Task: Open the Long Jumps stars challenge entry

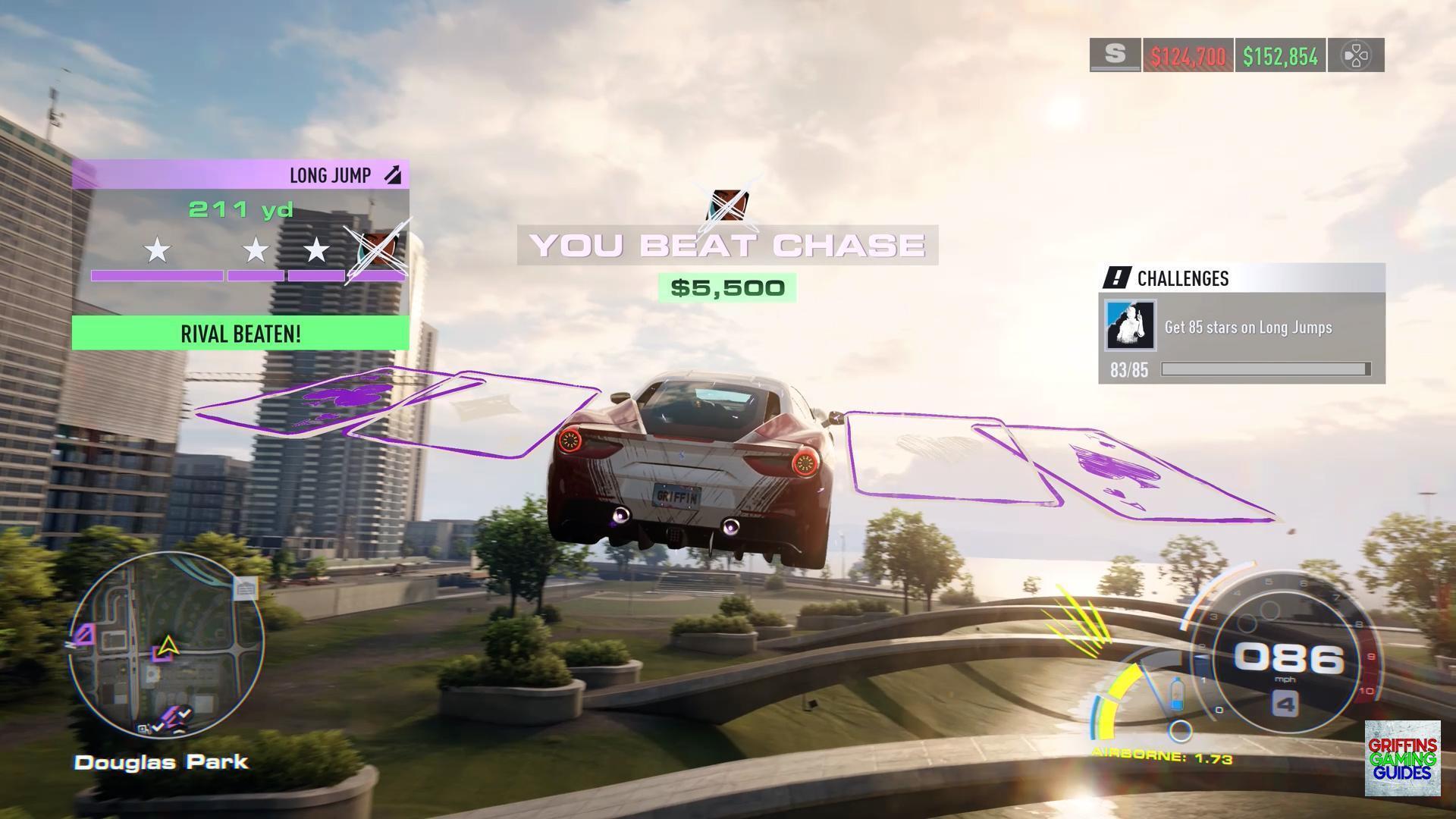Action: [1247, 328]
